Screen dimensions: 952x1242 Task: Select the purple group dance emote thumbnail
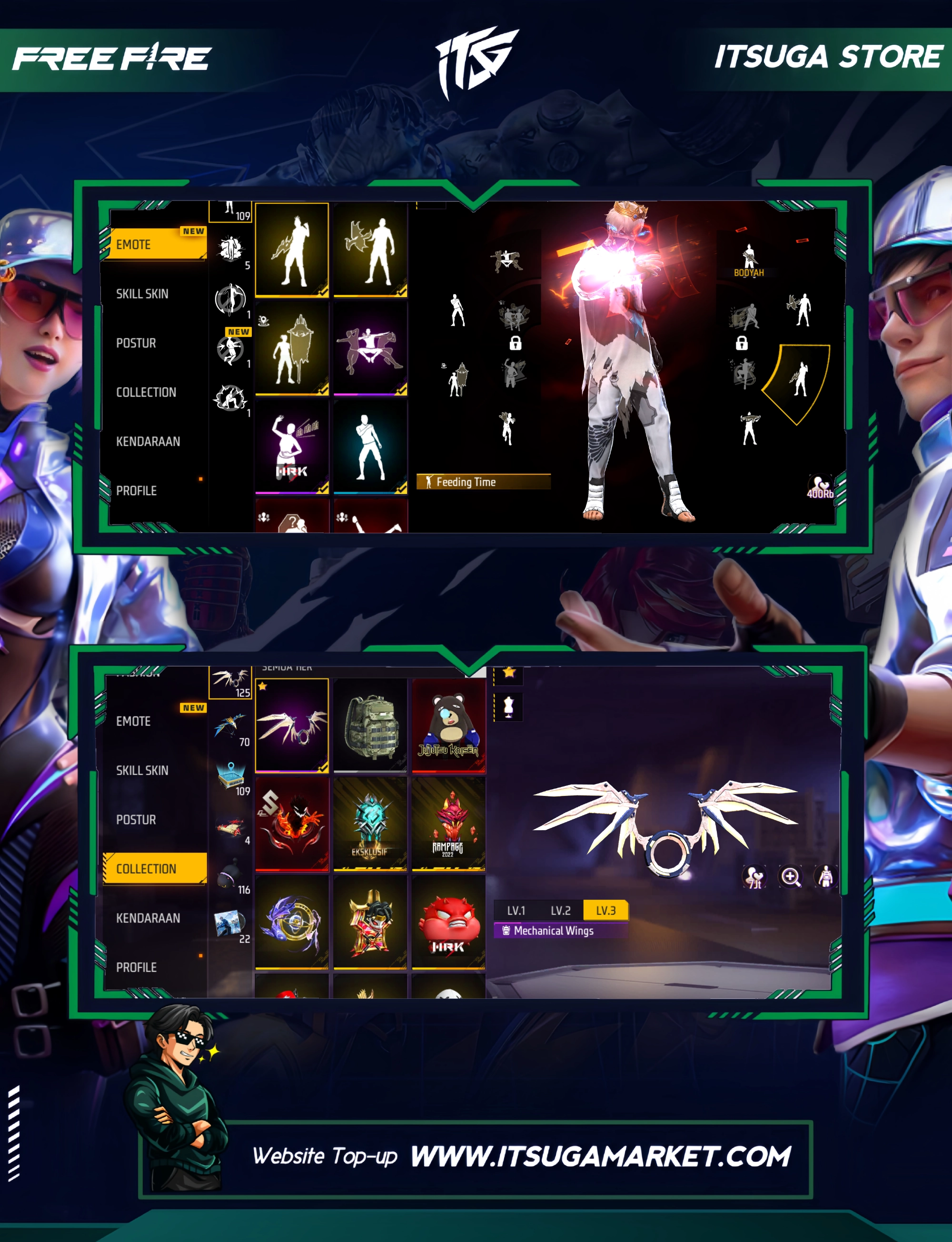370,348
